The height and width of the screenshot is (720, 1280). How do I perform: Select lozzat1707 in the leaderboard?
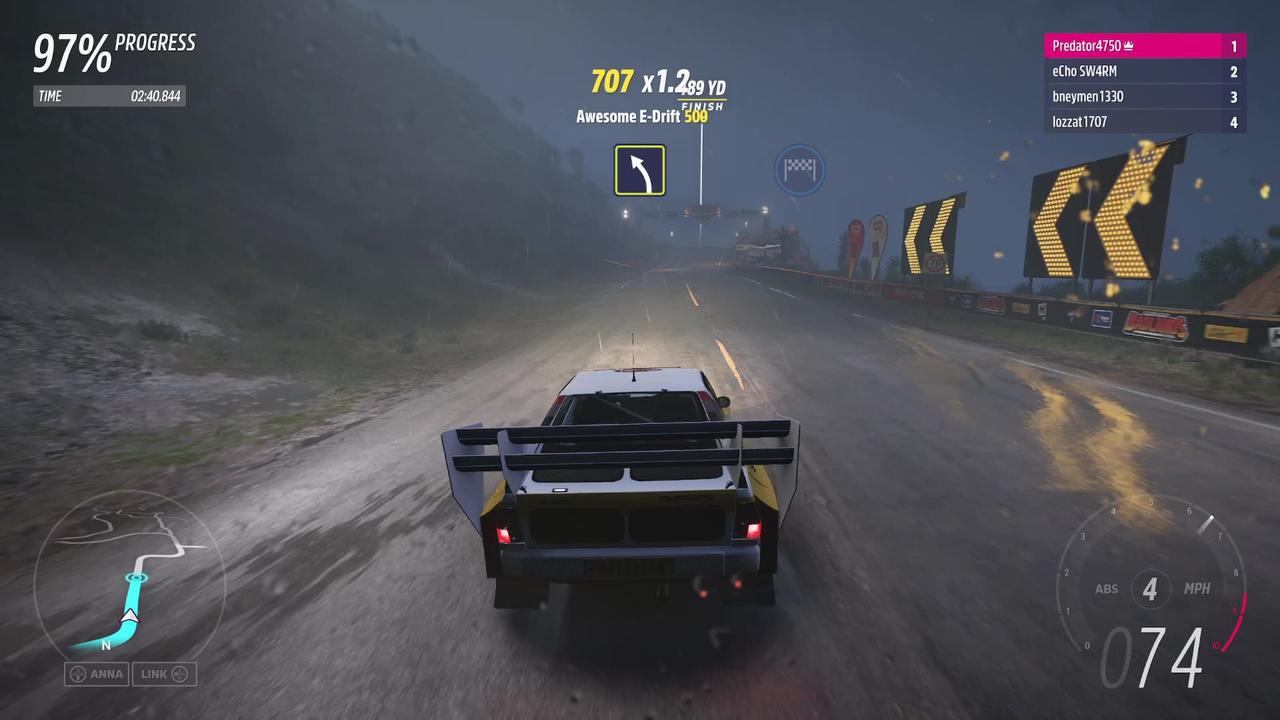pos(1144,121)
